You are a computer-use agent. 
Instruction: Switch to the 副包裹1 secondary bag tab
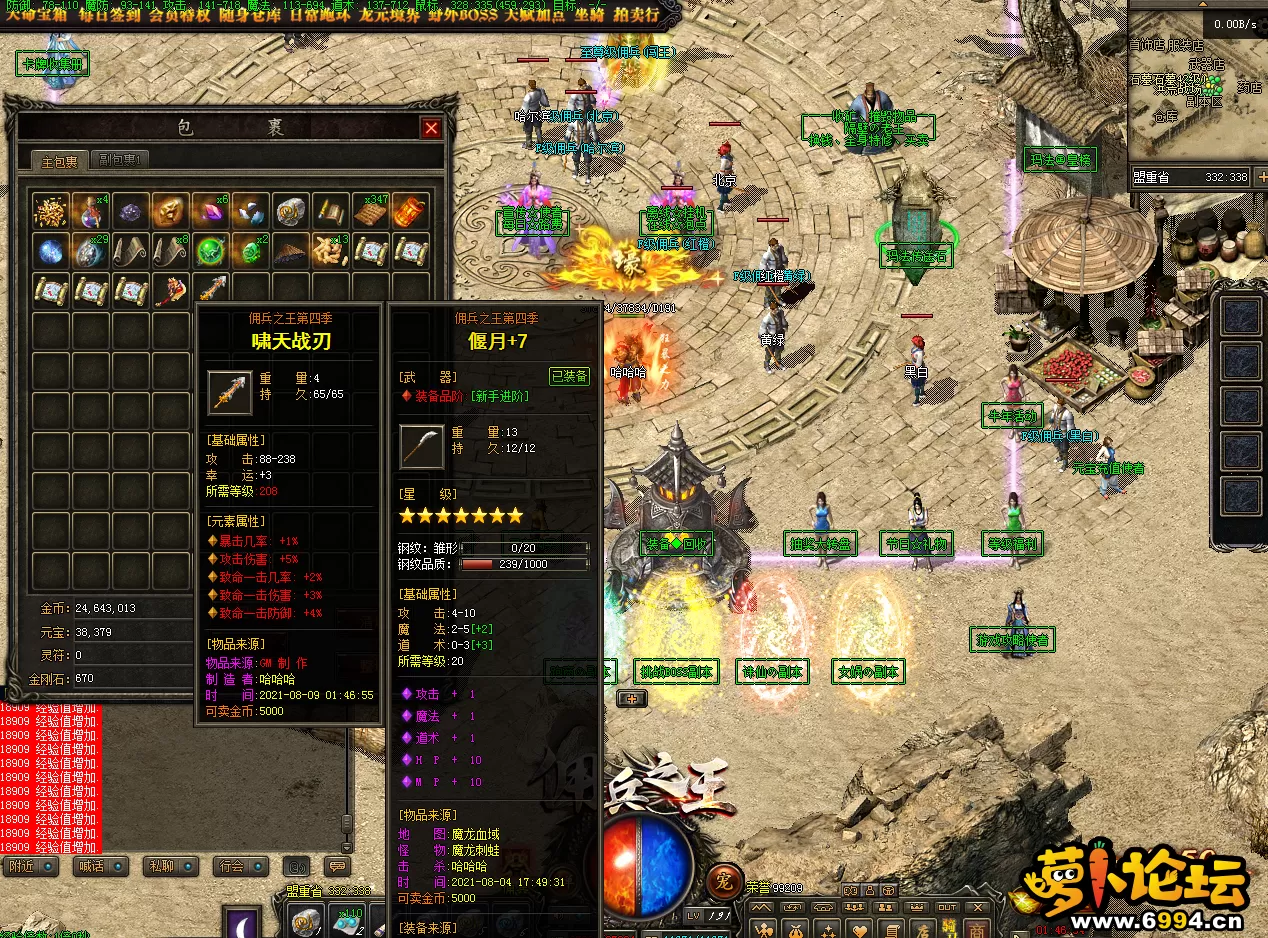pyautogui.click(x=118, y=160)
